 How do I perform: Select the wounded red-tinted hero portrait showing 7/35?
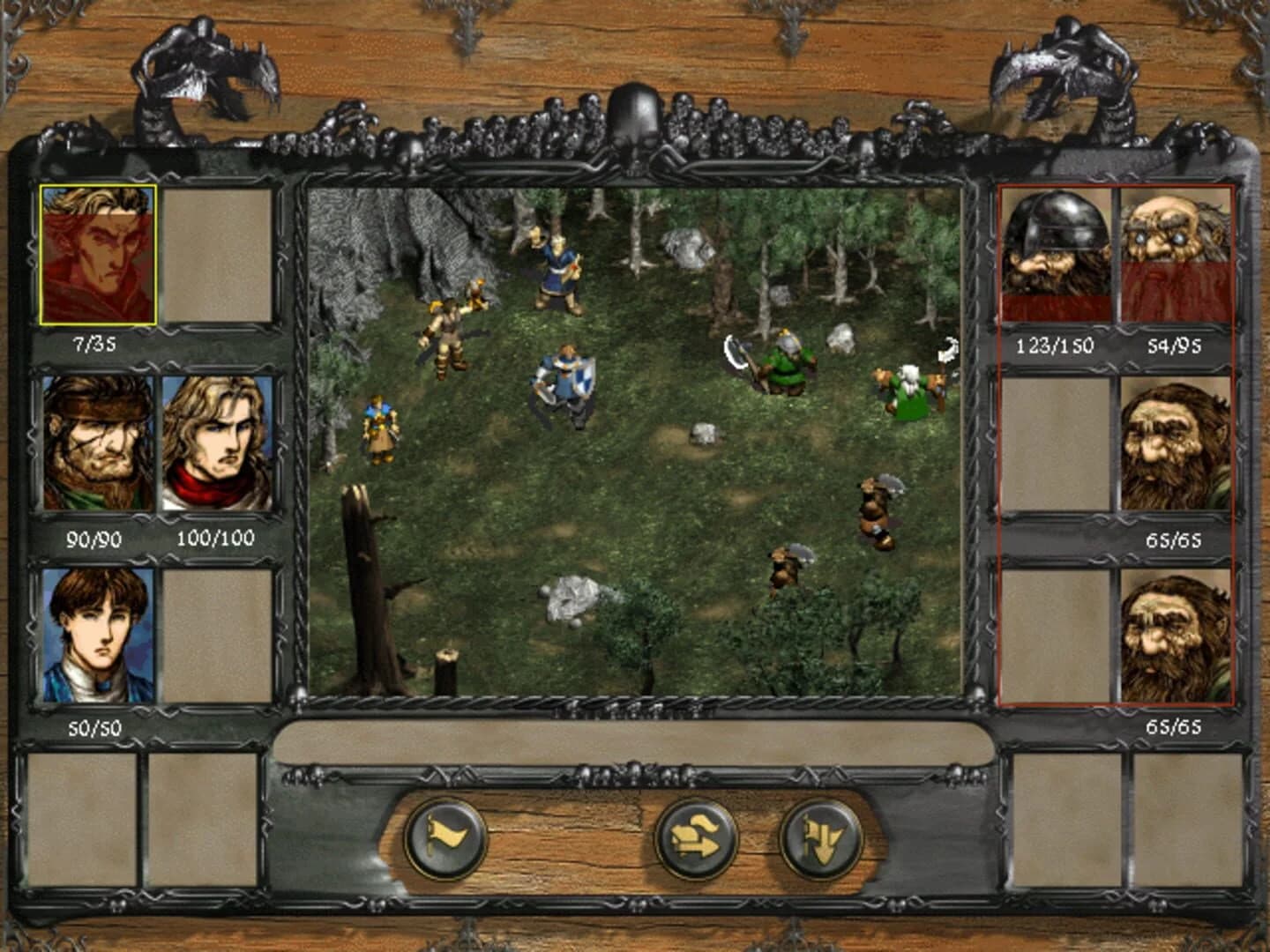[100, 253]
